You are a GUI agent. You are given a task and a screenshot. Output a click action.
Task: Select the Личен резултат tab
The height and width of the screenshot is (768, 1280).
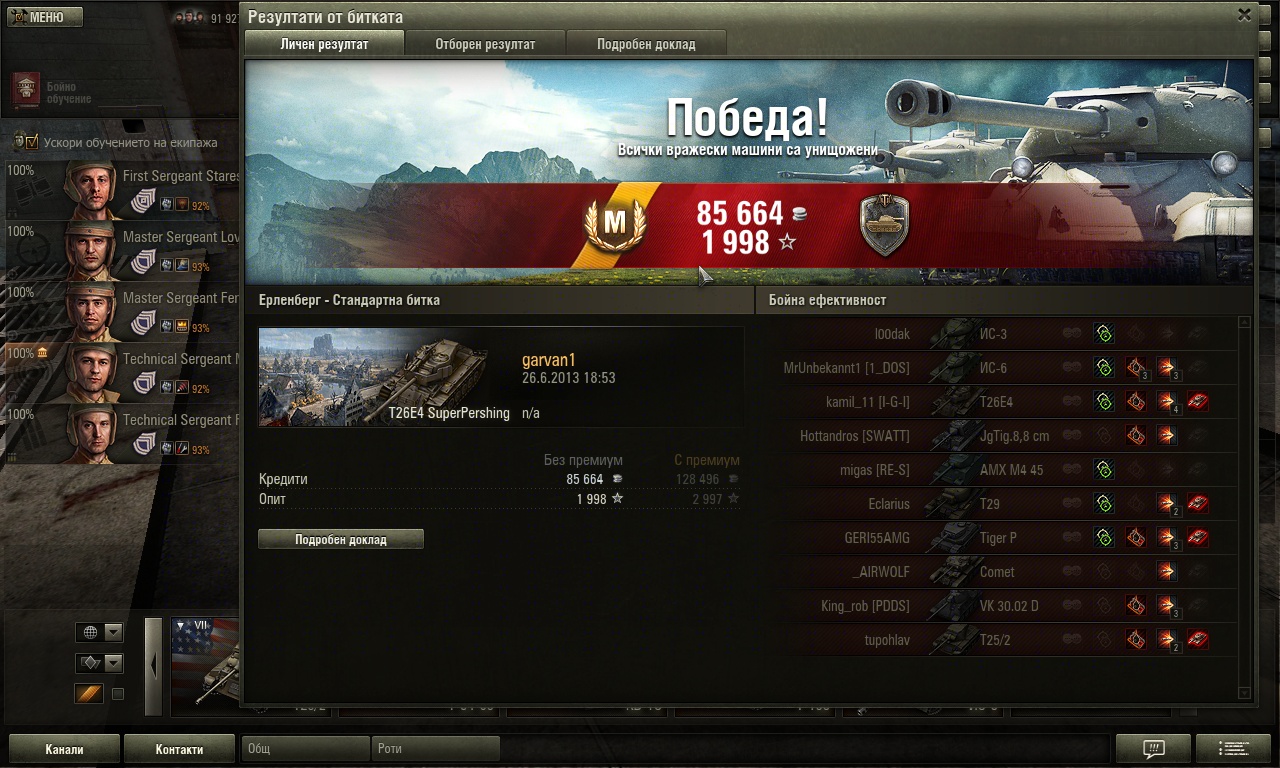pyautogui.click(x=324, y=44)
